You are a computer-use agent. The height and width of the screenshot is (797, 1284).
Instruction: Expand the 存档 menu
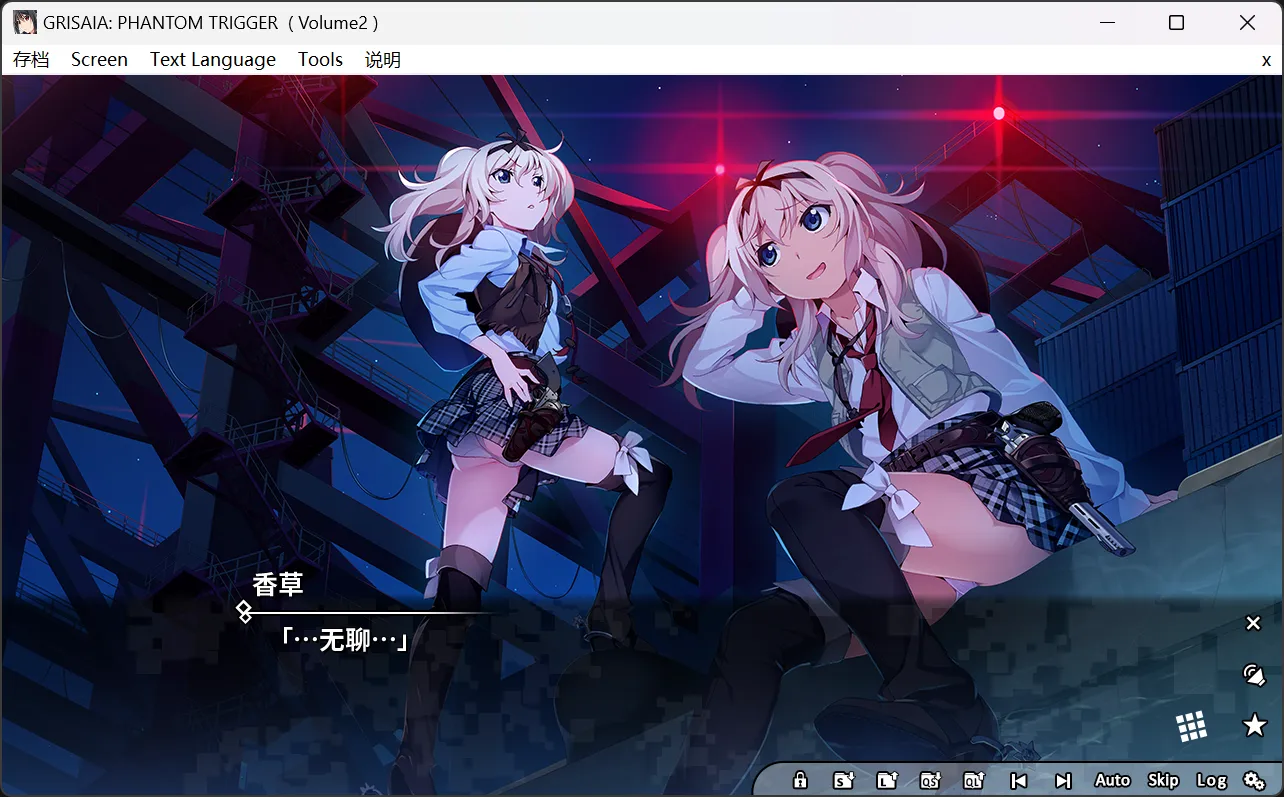click(x=32, y=59)
